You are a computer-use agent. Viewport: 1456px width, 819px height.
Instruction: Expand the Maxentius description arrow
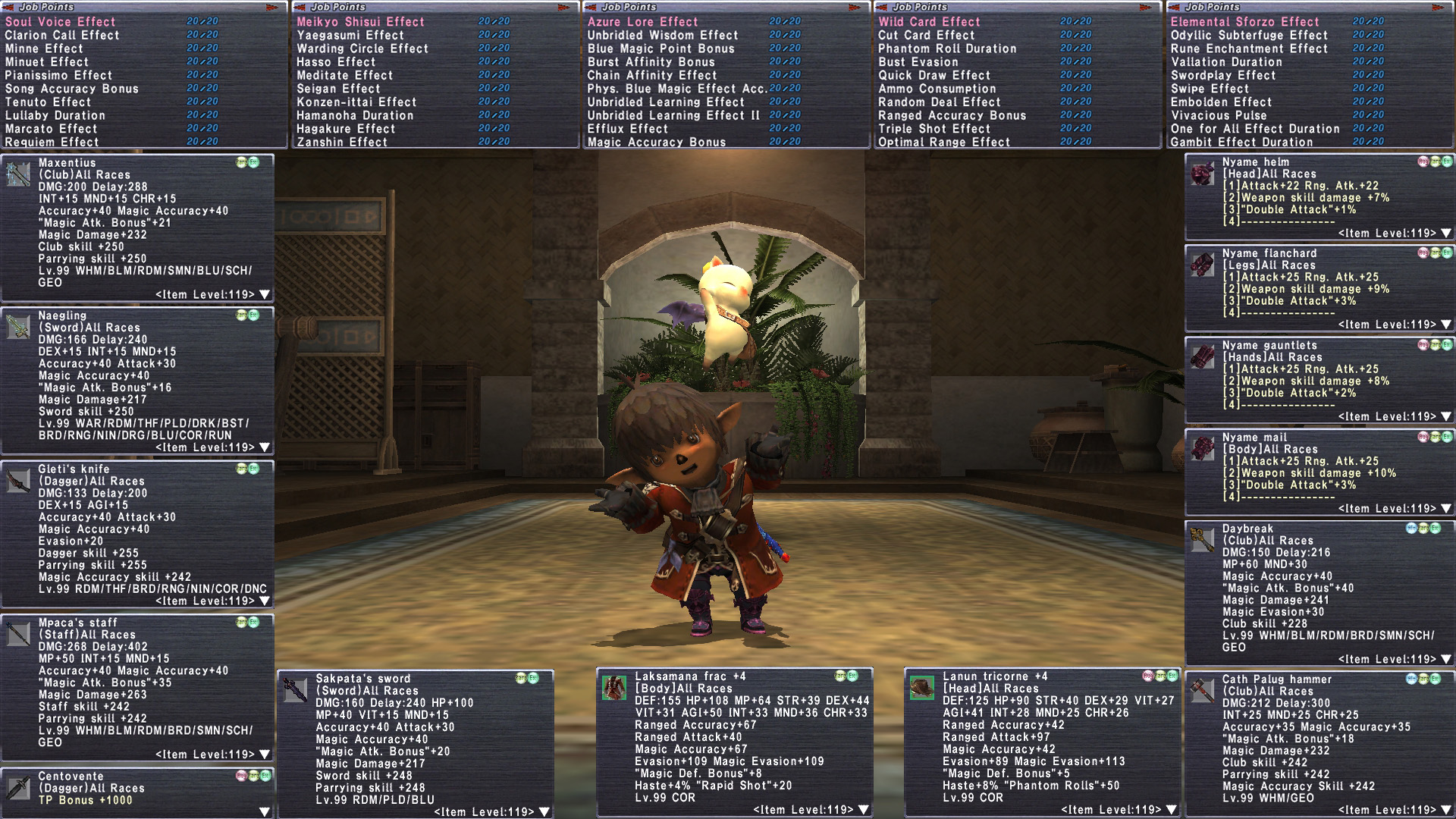pos(265,294)
